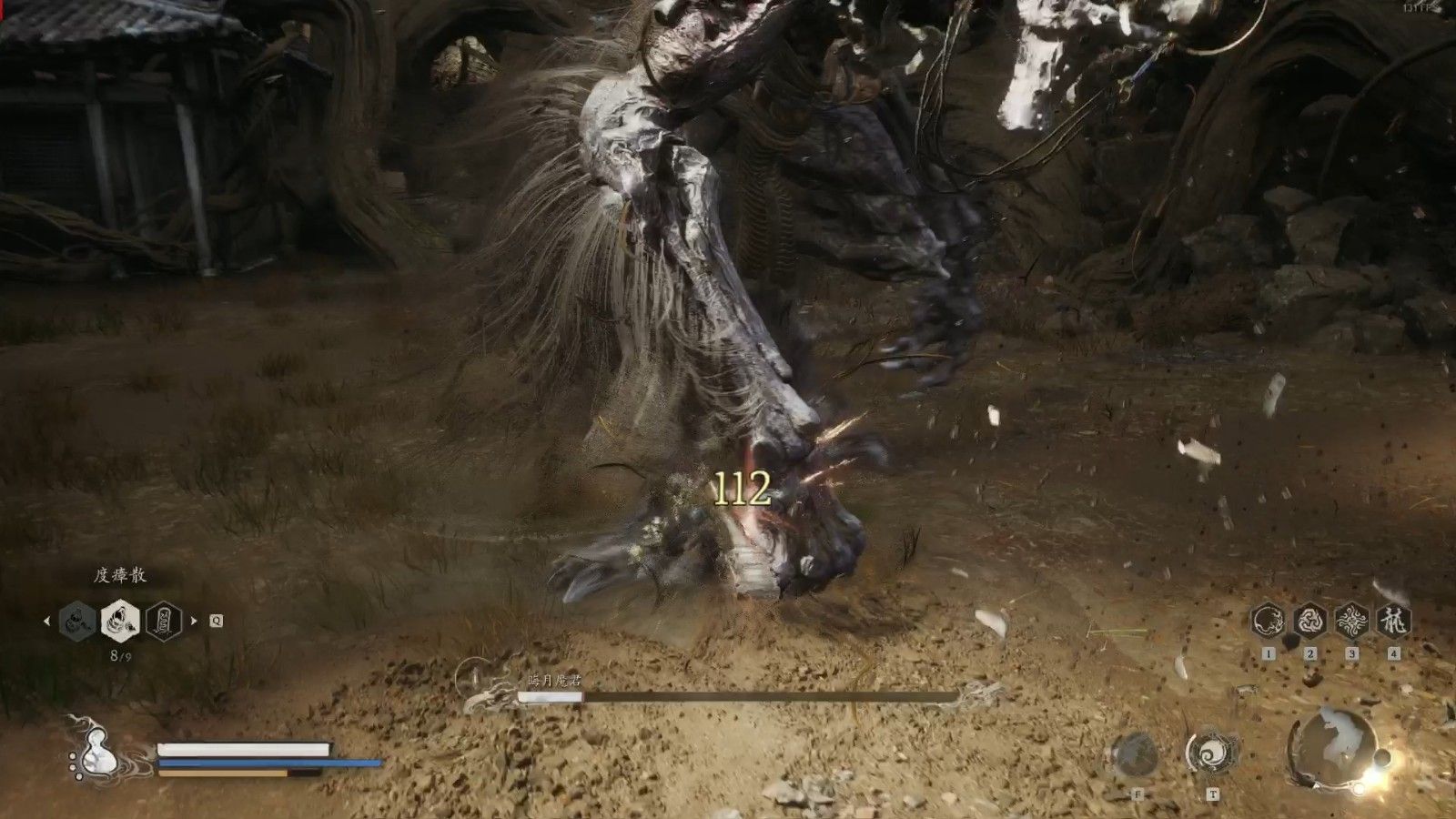Viewport: 1456px width, 819px height.
Task: Select the highlighted 度瘴散 medicine slot
Action: pyautogui.click(x=120, y=622)
